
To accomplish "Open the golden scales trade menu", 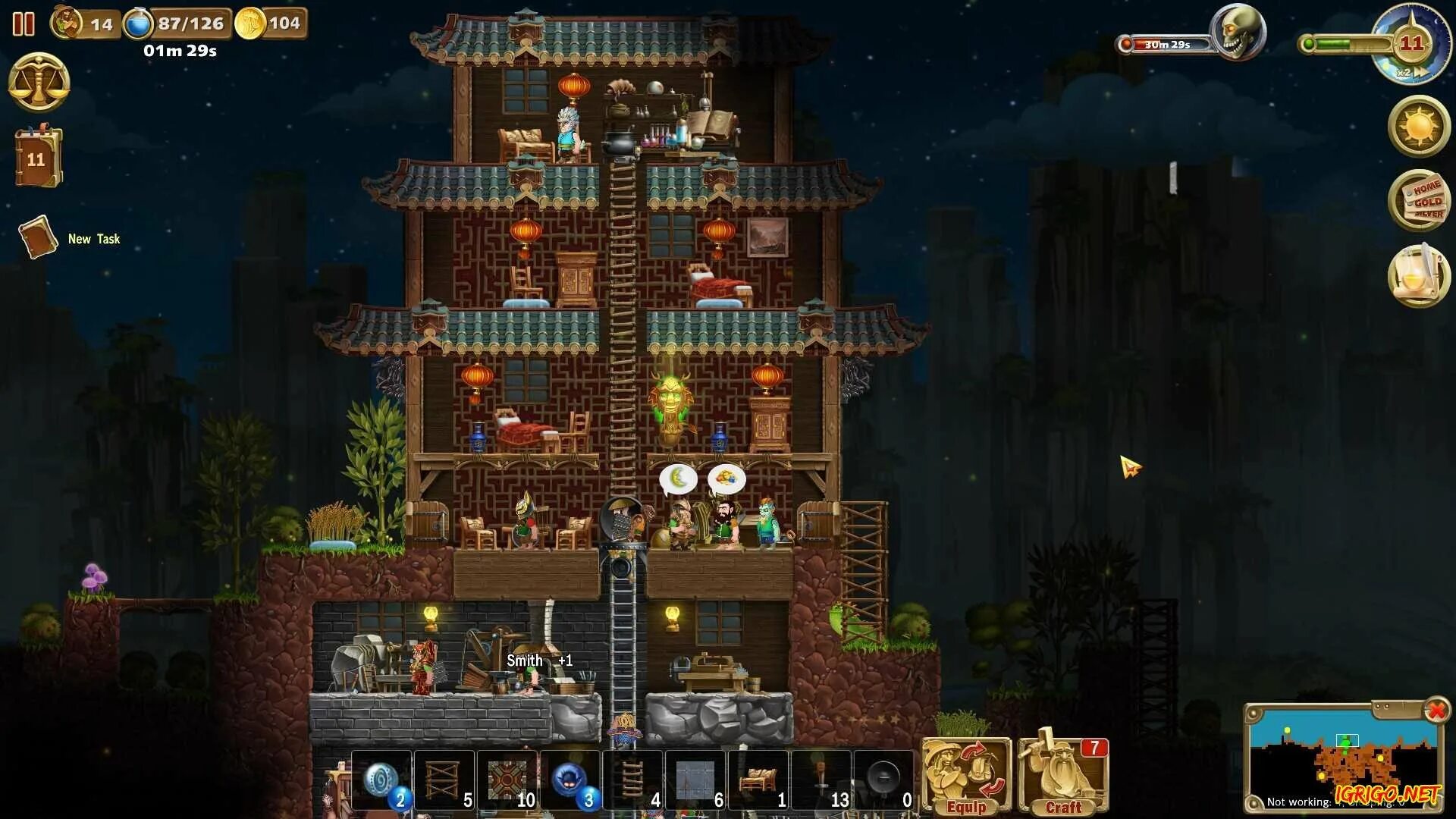I will tap(39, 83).
